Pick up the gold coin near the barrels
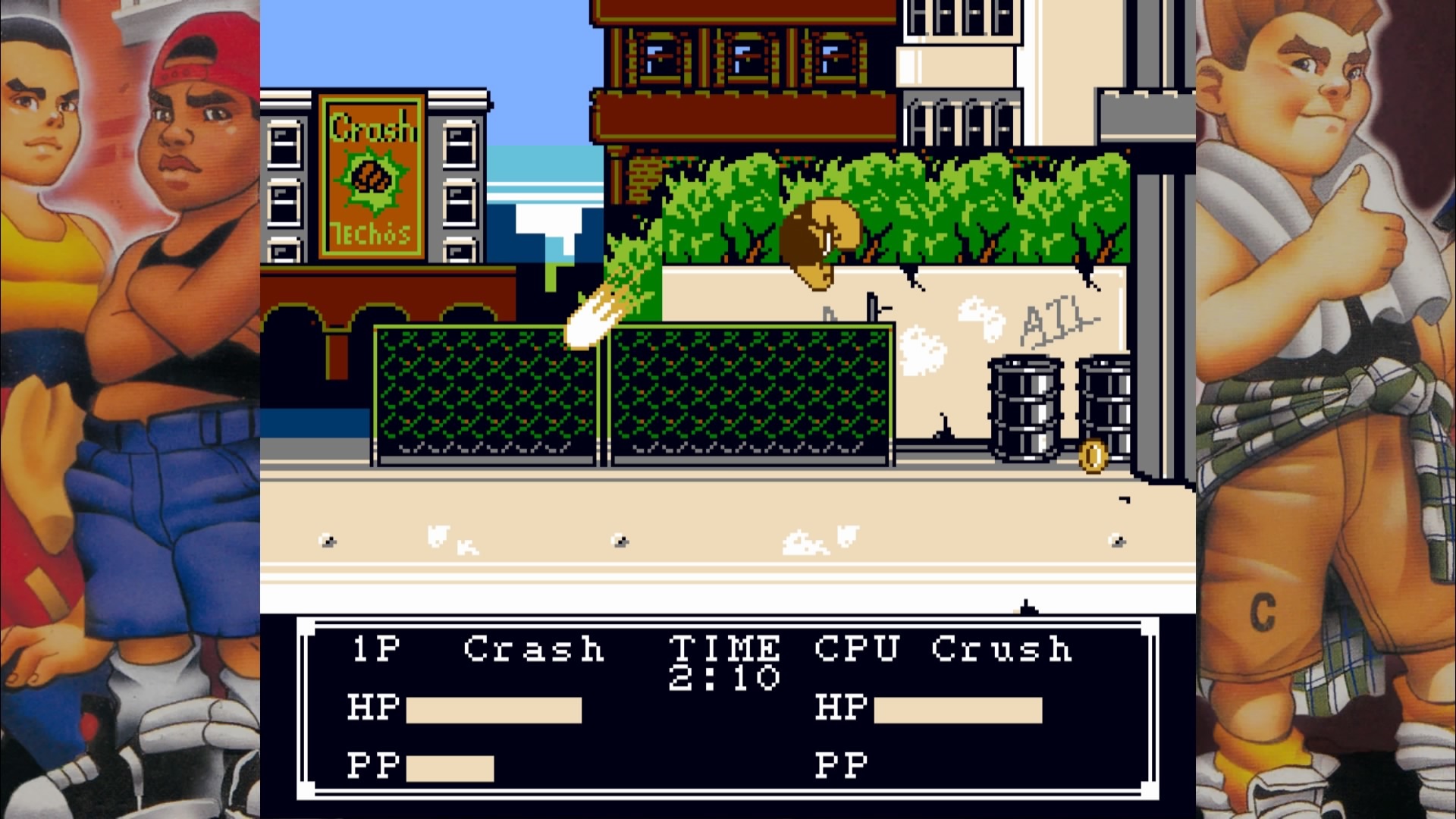 click(1094, 453)
